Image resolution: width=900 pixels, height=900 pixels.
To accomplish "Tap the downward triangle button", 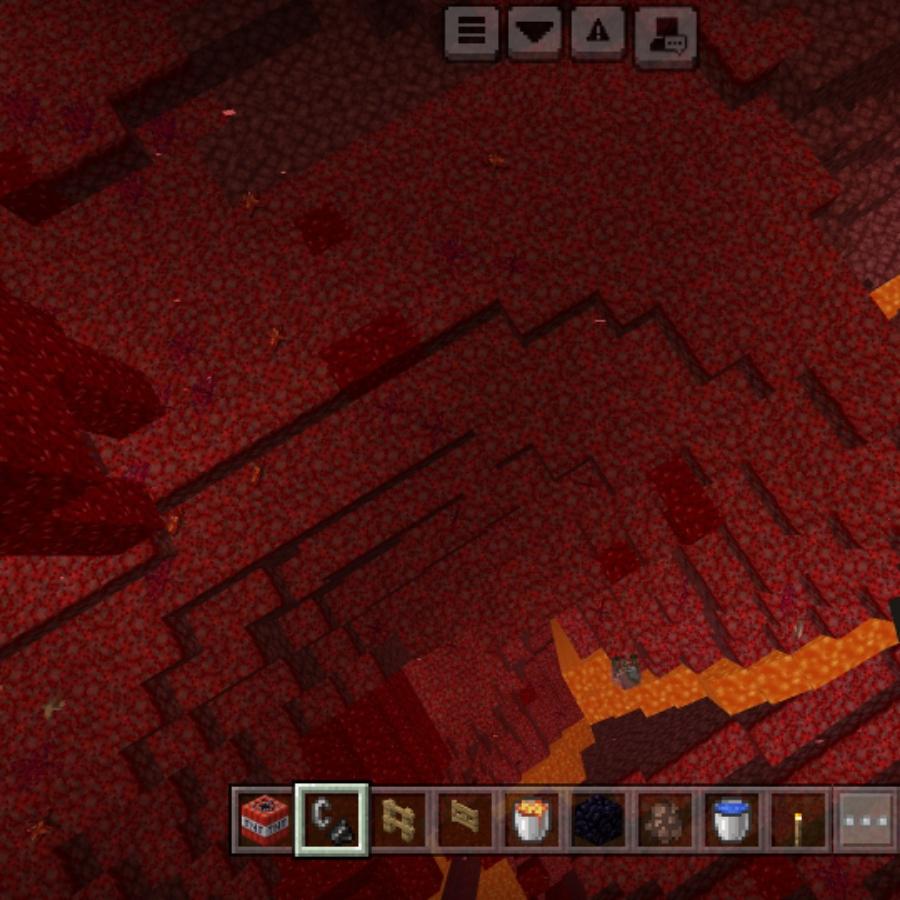I will [x=535, y=32].
